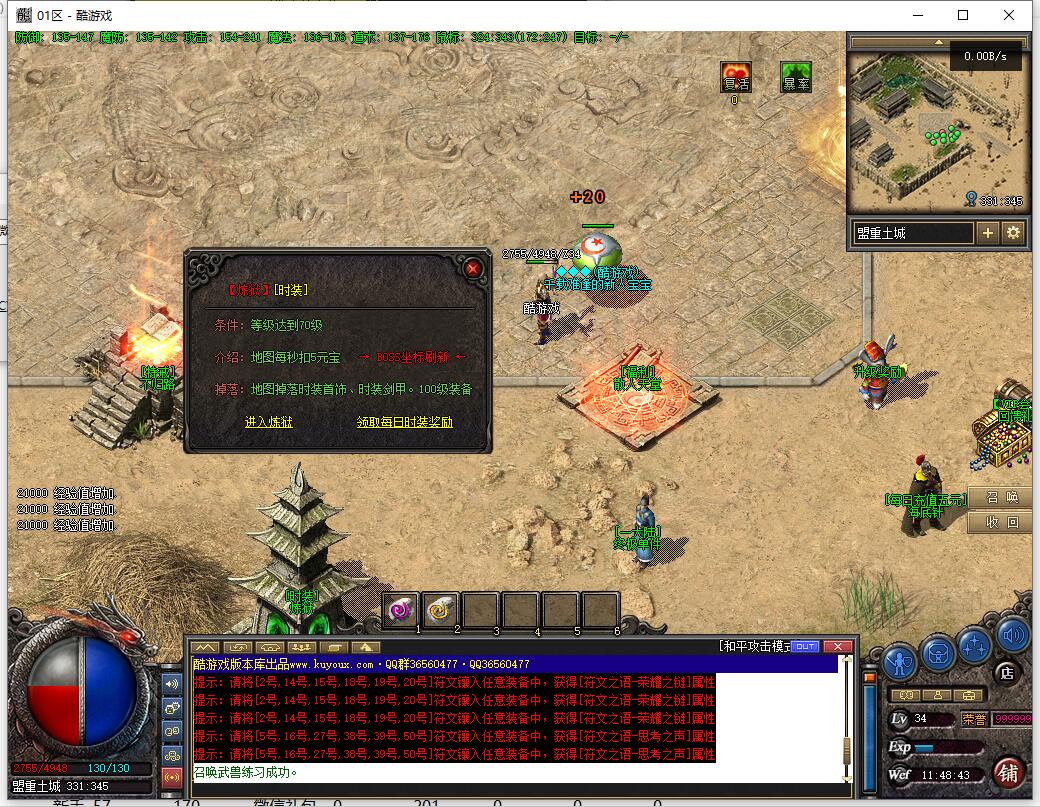Choose the 进入炼狱 option
Screen dimensions: 1040x807
(269, 422)
